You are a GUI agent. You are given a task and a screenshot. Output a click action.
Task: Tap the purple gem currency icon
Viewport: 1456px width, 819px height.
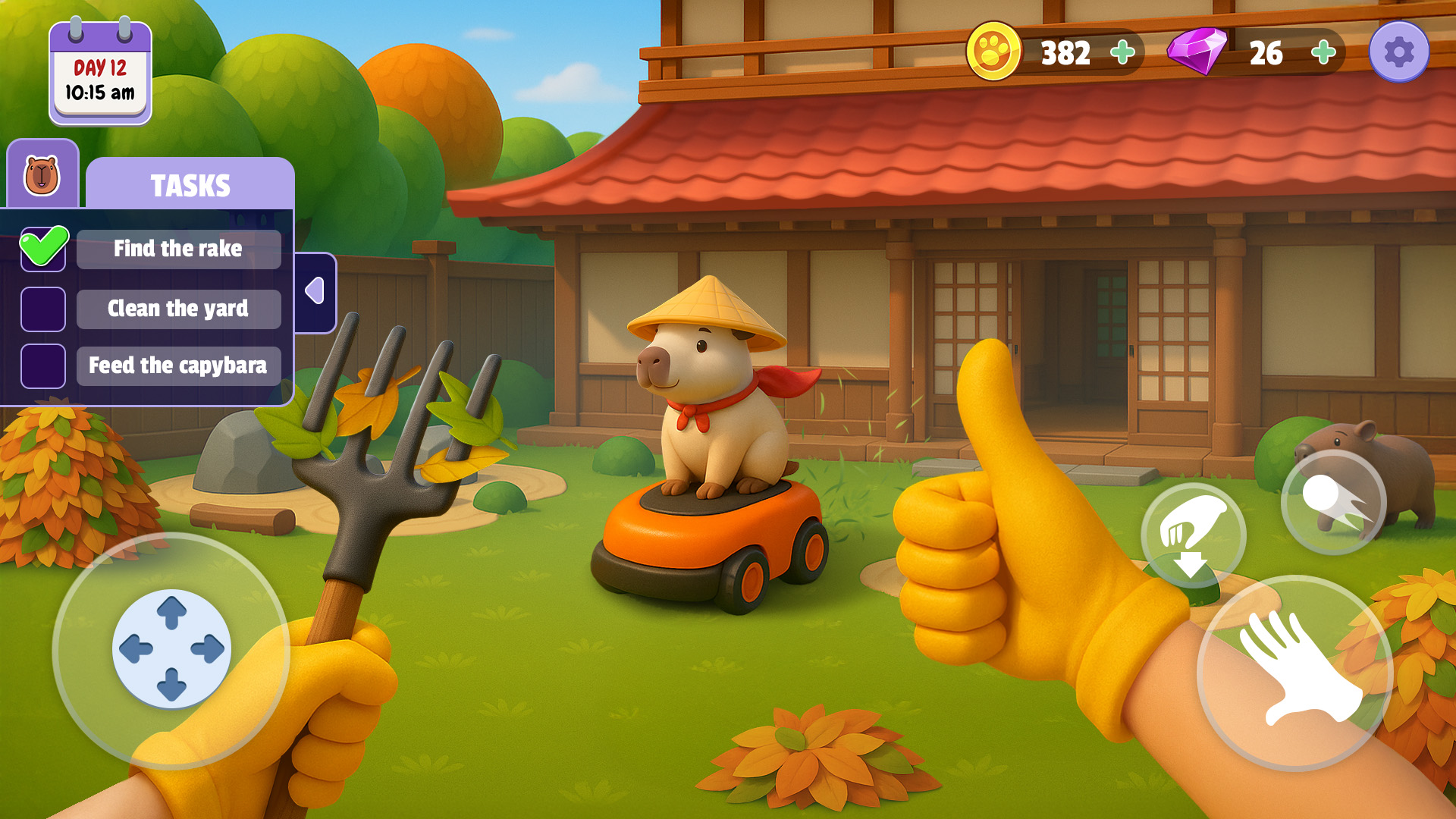(x=1196, y=52)
